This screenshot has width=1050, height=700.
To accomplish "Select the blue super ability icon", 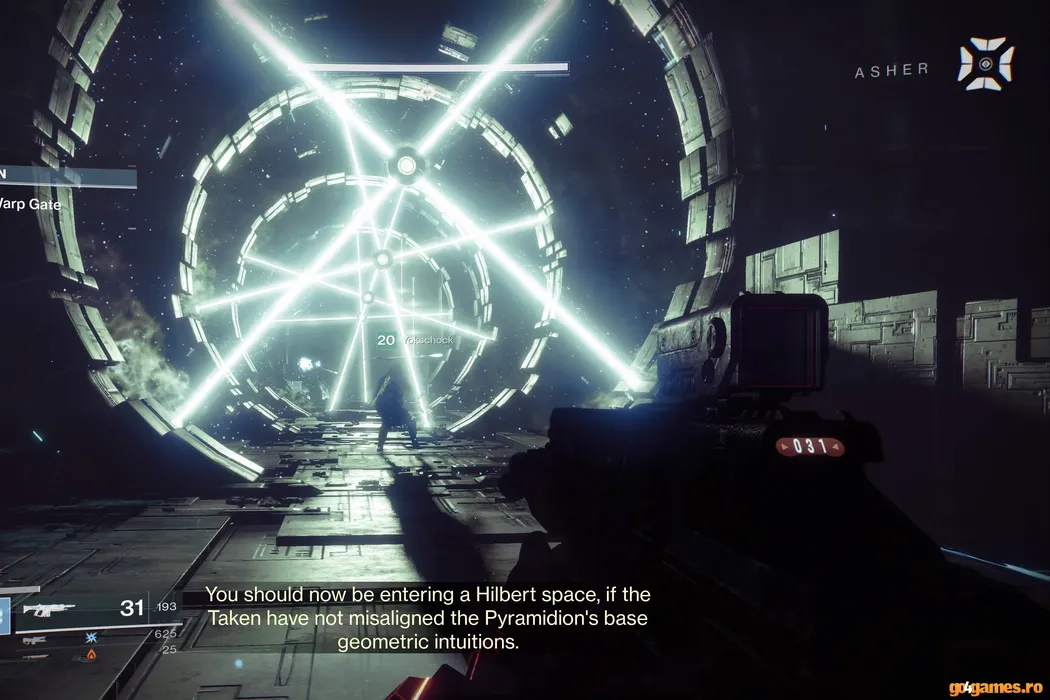I will [x=3, y=614].
